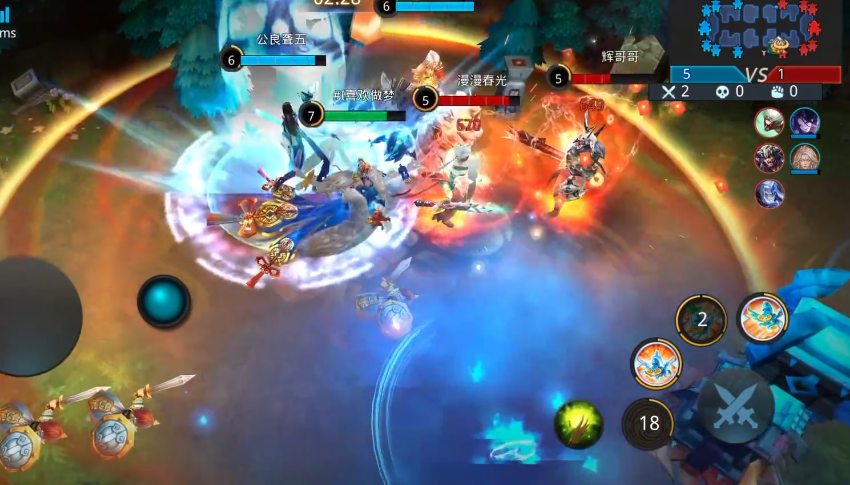Tap the crossed swords basic attack button
Viewport: 850px width, 485px height.
735,407
